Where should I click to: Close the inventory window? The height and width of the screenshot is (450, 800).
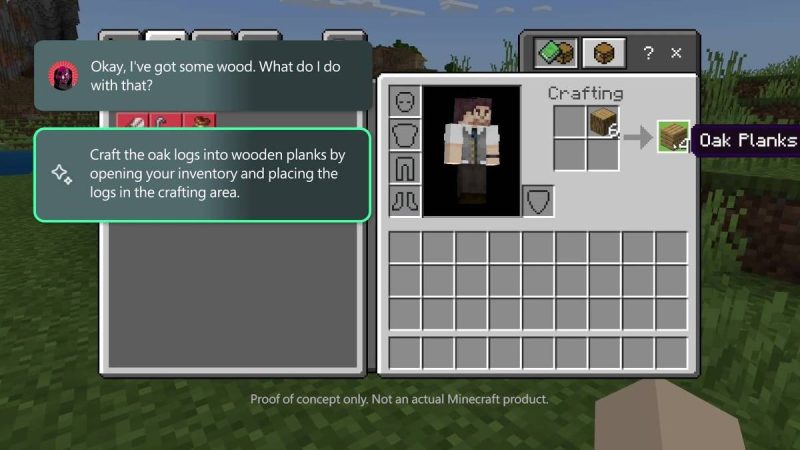pyautogui.click(x=677, y=53)
